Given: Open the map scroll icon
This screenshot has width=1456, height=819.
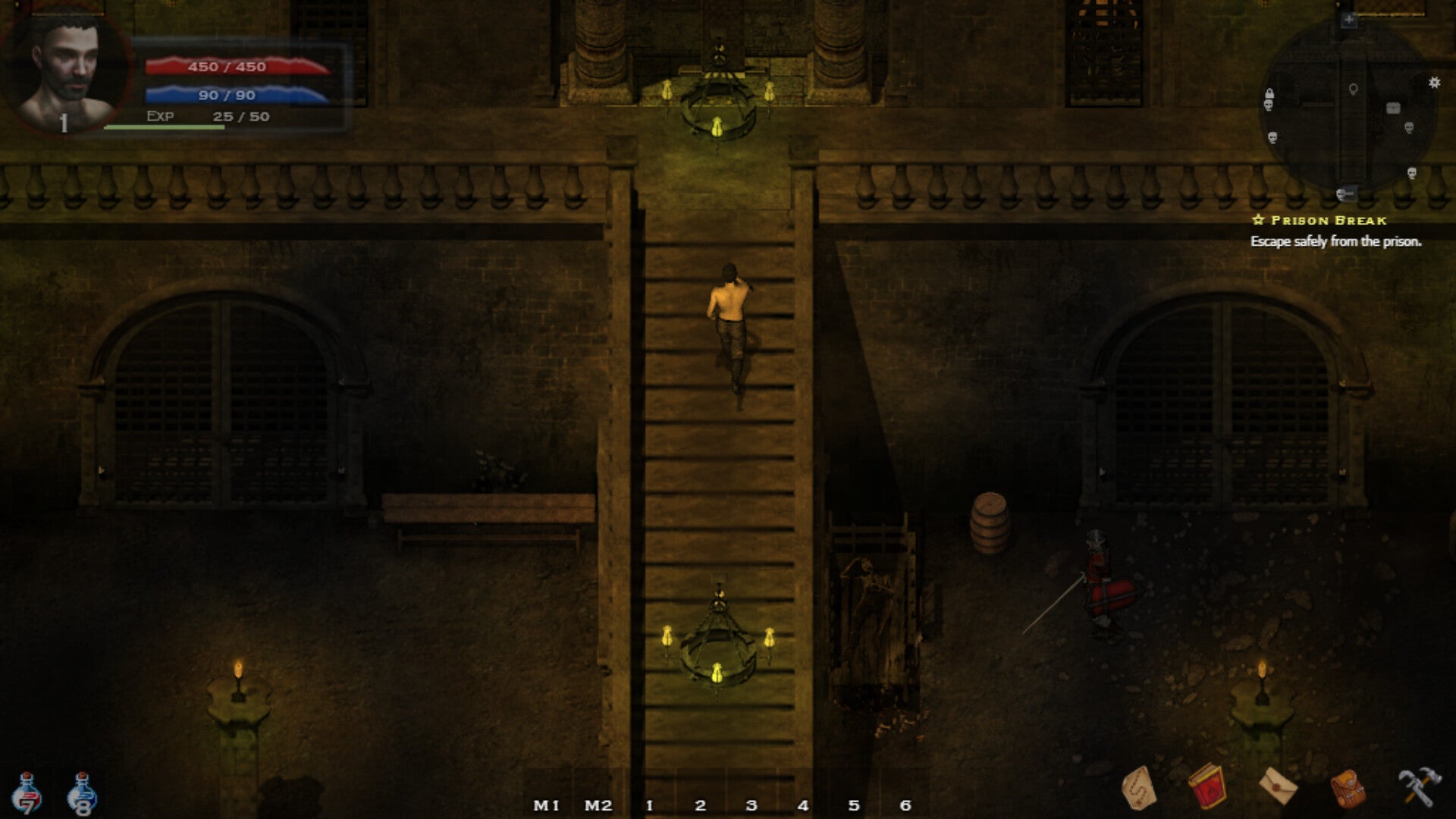Looking at the screenshot, I should click(x=1138, y=787).
